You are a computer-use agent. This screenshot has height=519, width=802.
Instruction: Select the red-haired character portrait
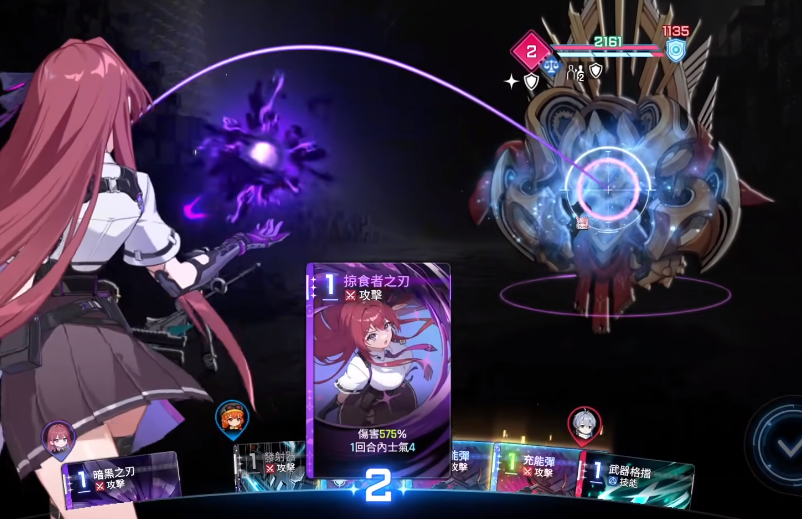point(57,437)
